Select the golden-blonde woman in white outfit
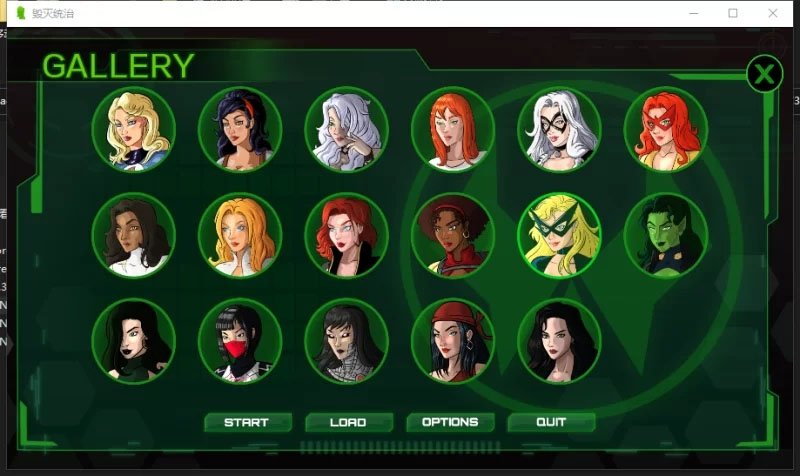This screenshot has width=800, height=476. pos(240,235)
